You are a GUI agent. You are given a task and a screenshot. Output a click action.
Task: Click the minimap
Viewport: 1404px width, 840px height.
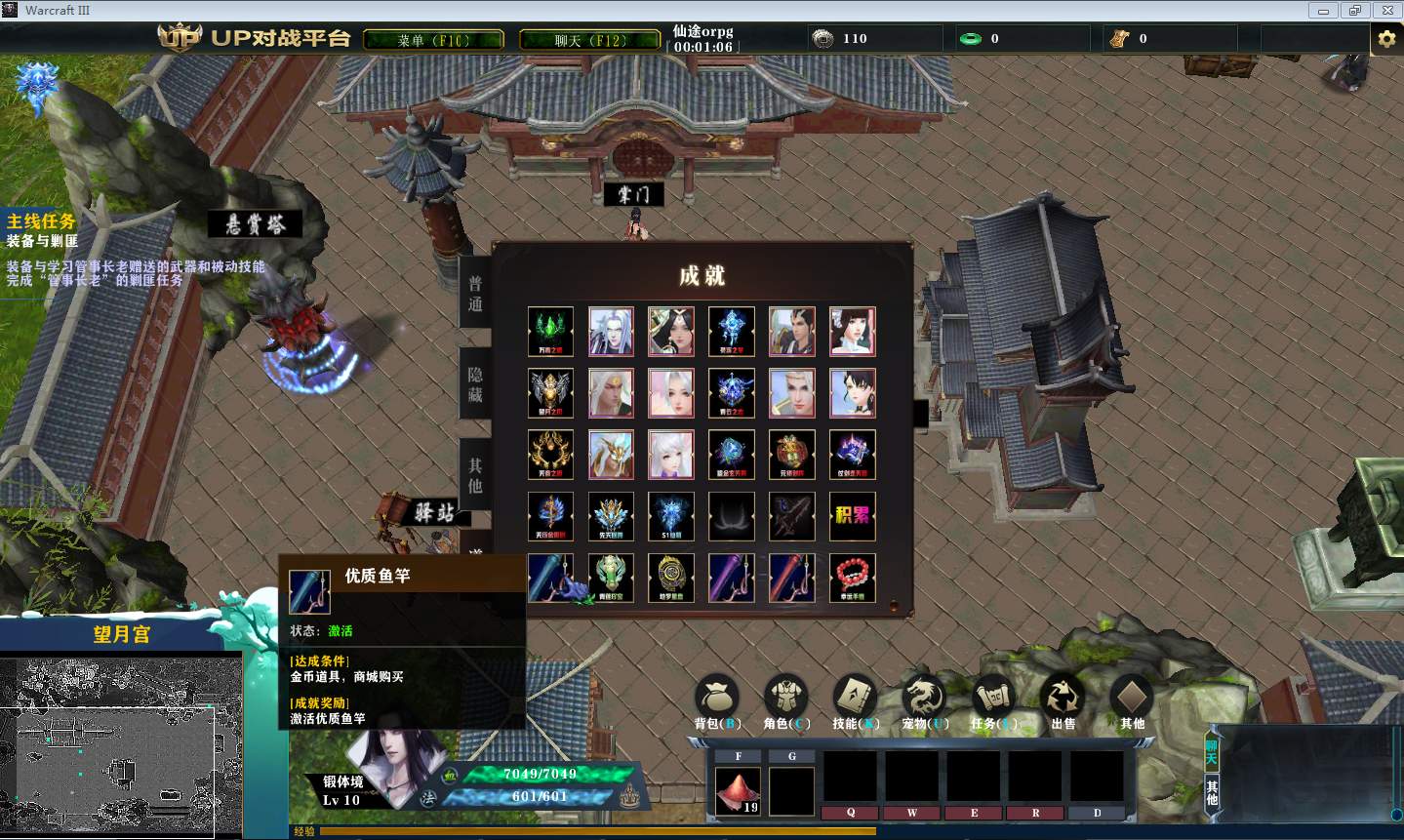coord(121,744)
